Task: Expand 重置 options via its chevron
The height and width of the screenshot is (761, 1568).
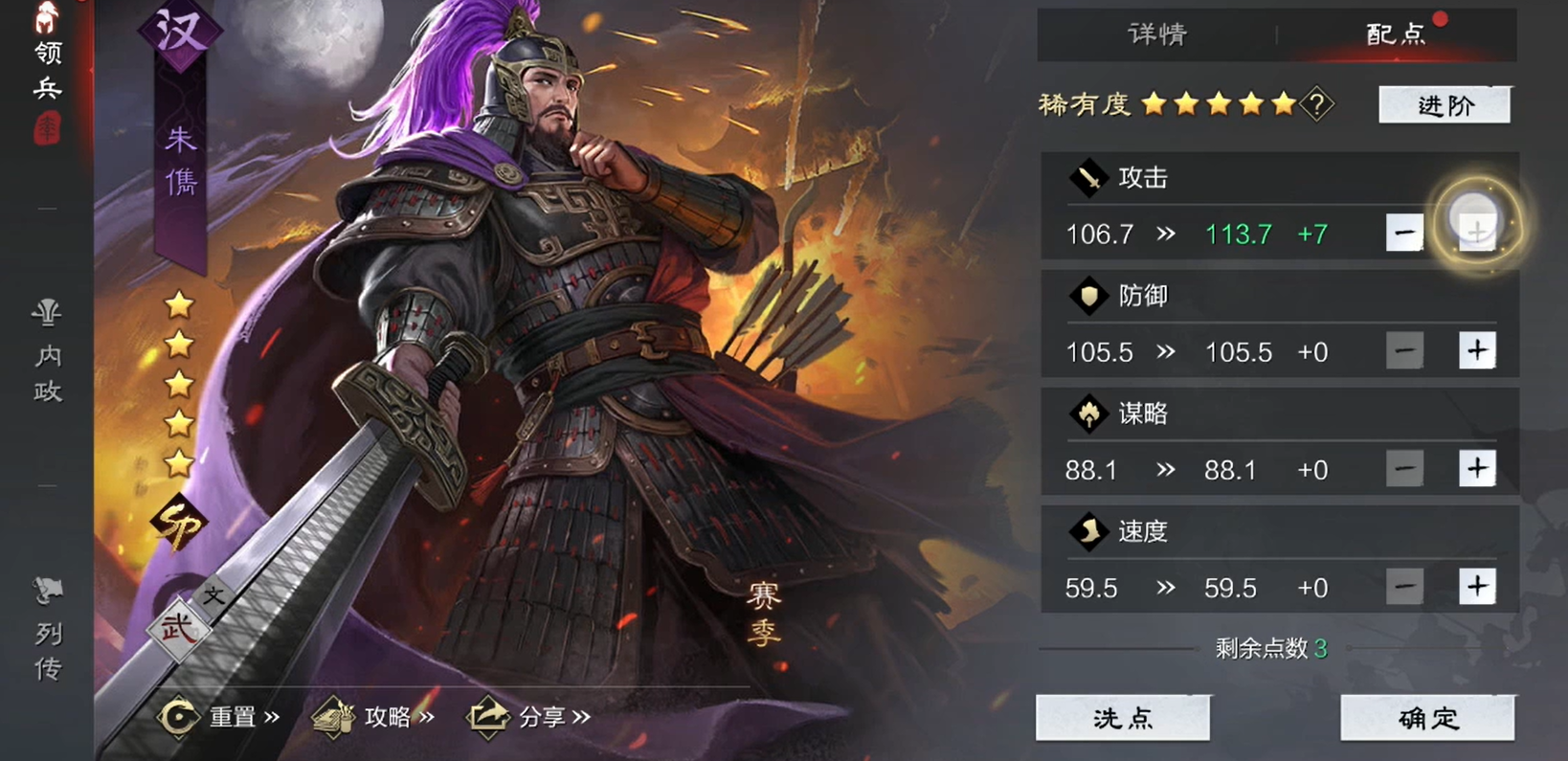Action: click(270, 716)
